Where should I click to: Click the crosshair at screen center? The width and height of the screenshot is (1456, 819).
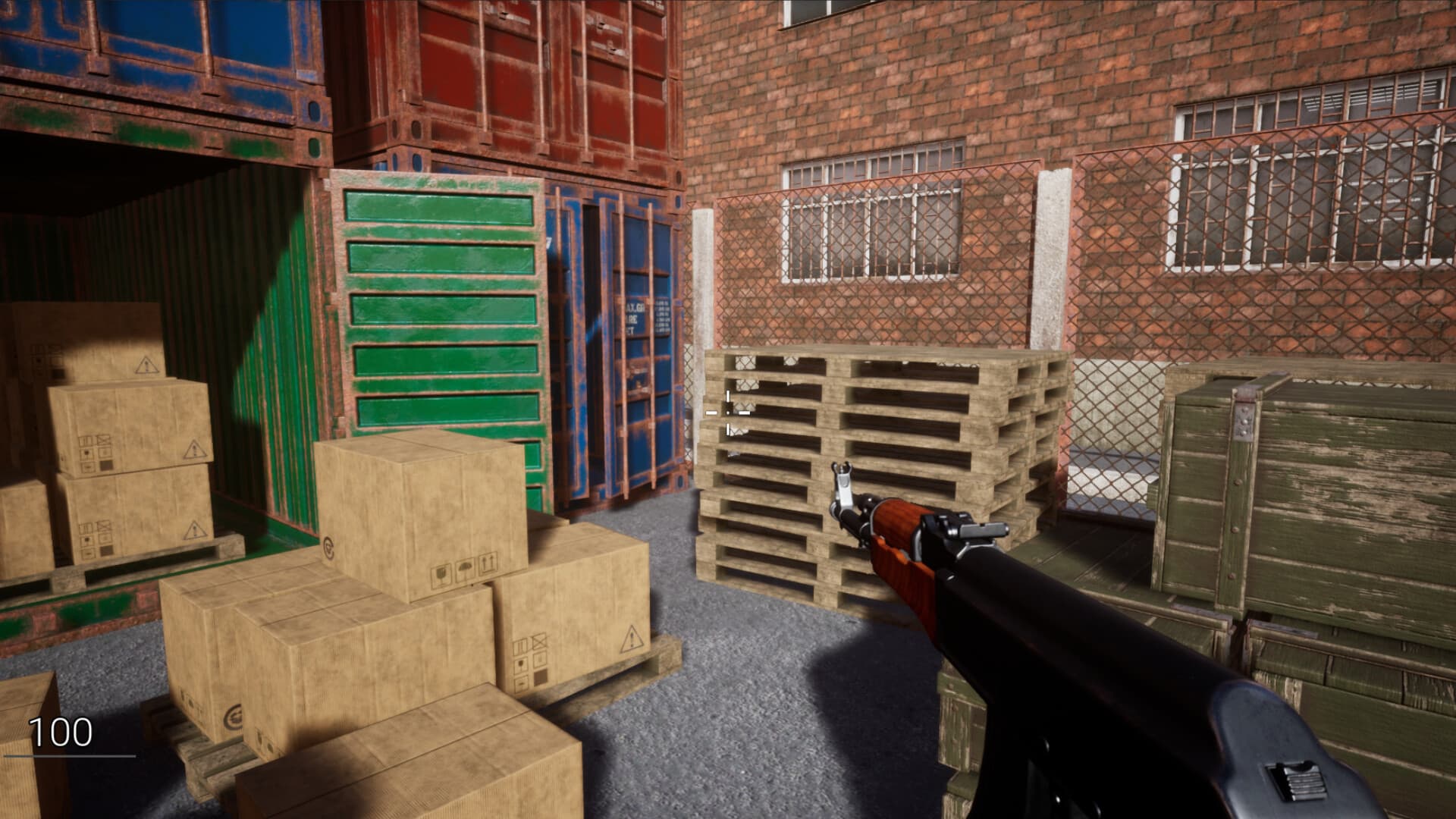pos(728,412)
